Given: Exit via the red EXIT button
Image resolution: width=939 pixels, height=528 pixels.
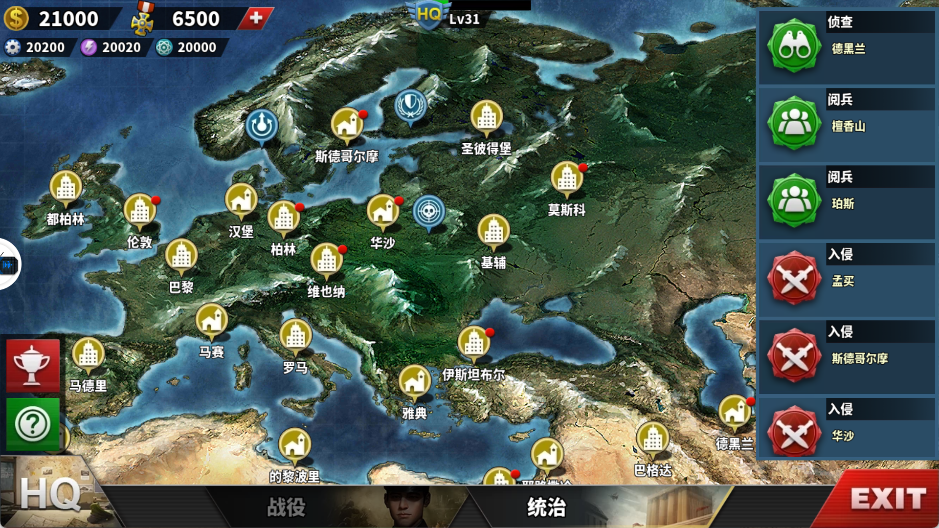Looking at the screenshot, I should point(887,498).
